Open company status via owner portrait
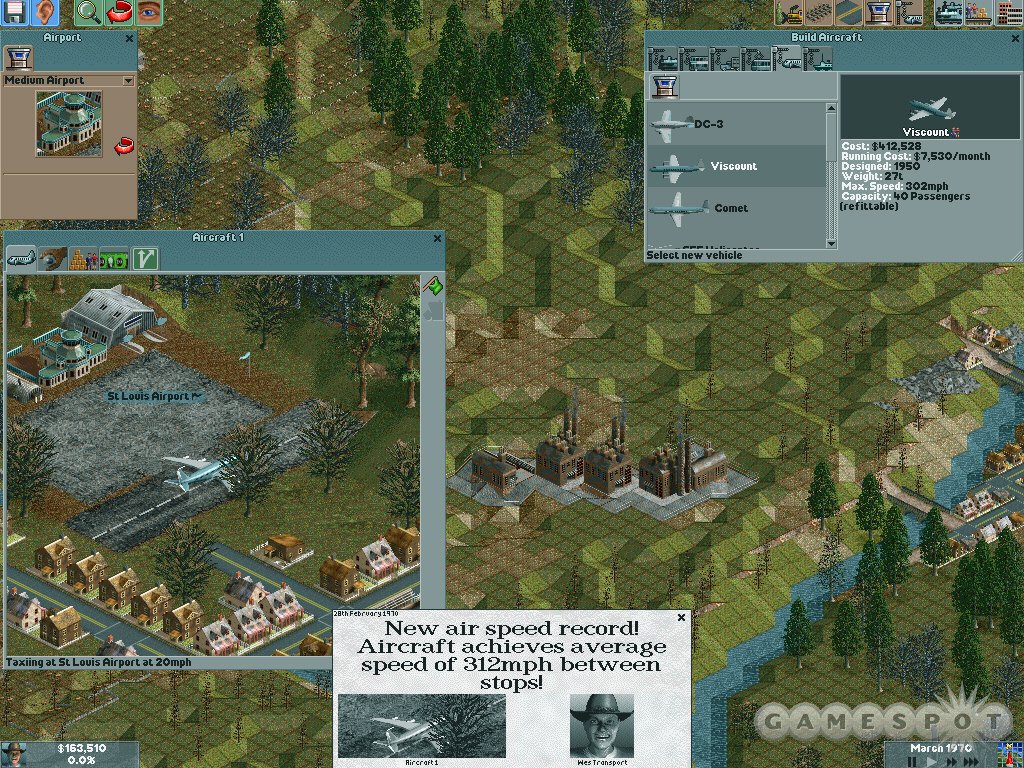This screenshot has height=768, width=1024. (14, 753)
